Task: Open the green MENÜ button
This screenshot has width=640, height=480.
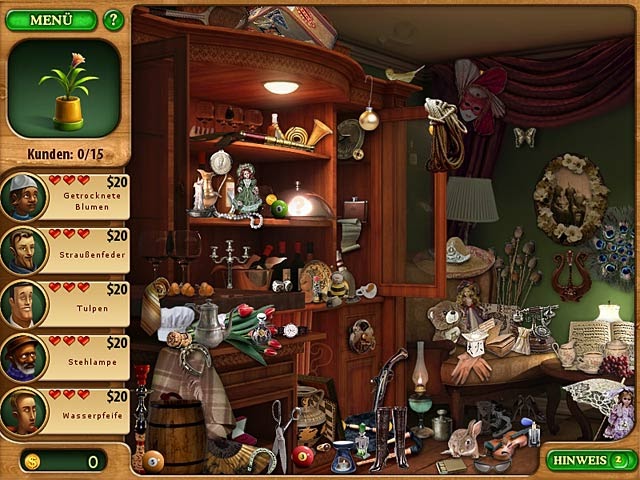Action: point(51,20)
